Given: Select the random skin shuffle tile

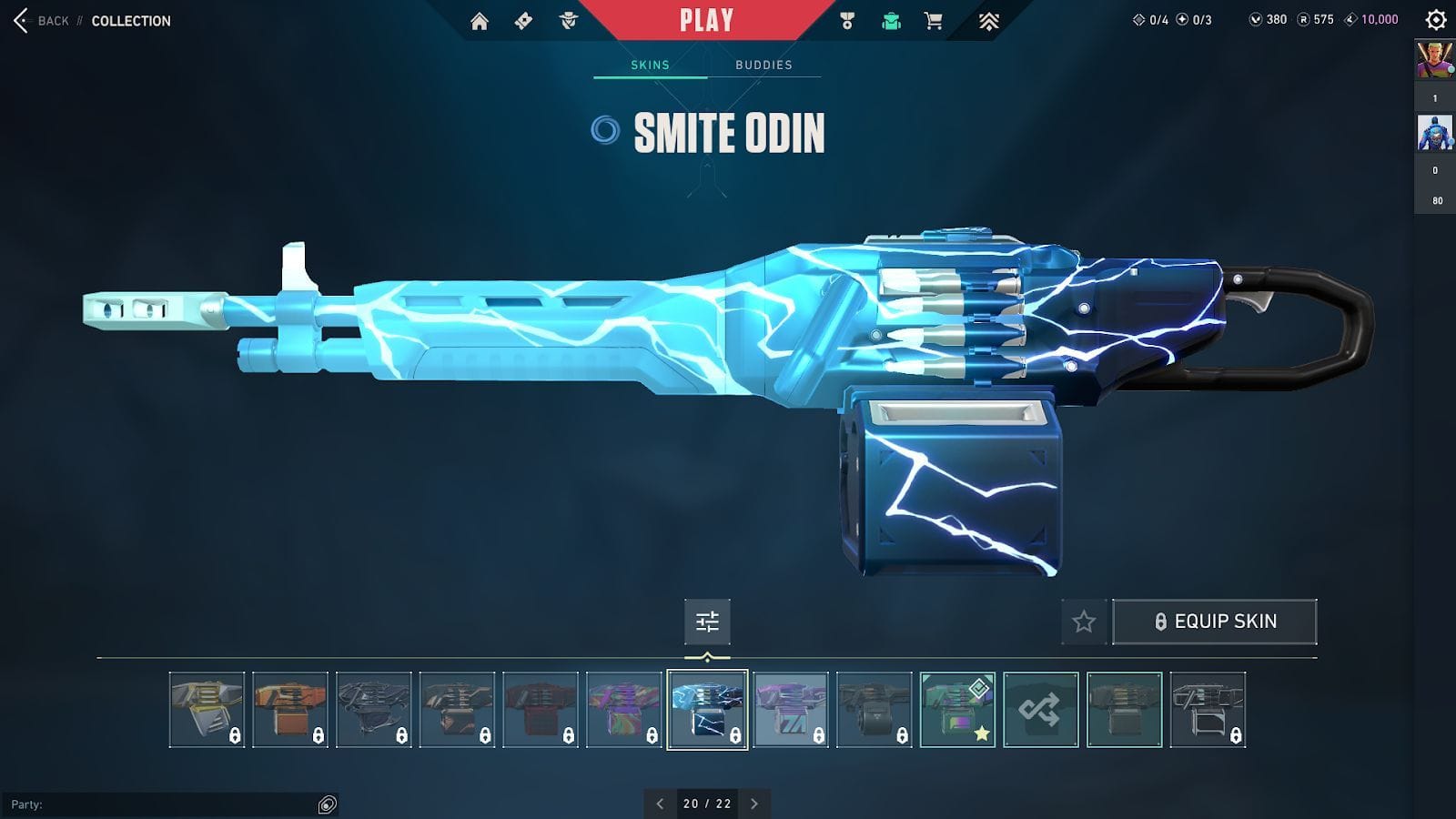Looking at the screenshot, I should click(1040, 711).
